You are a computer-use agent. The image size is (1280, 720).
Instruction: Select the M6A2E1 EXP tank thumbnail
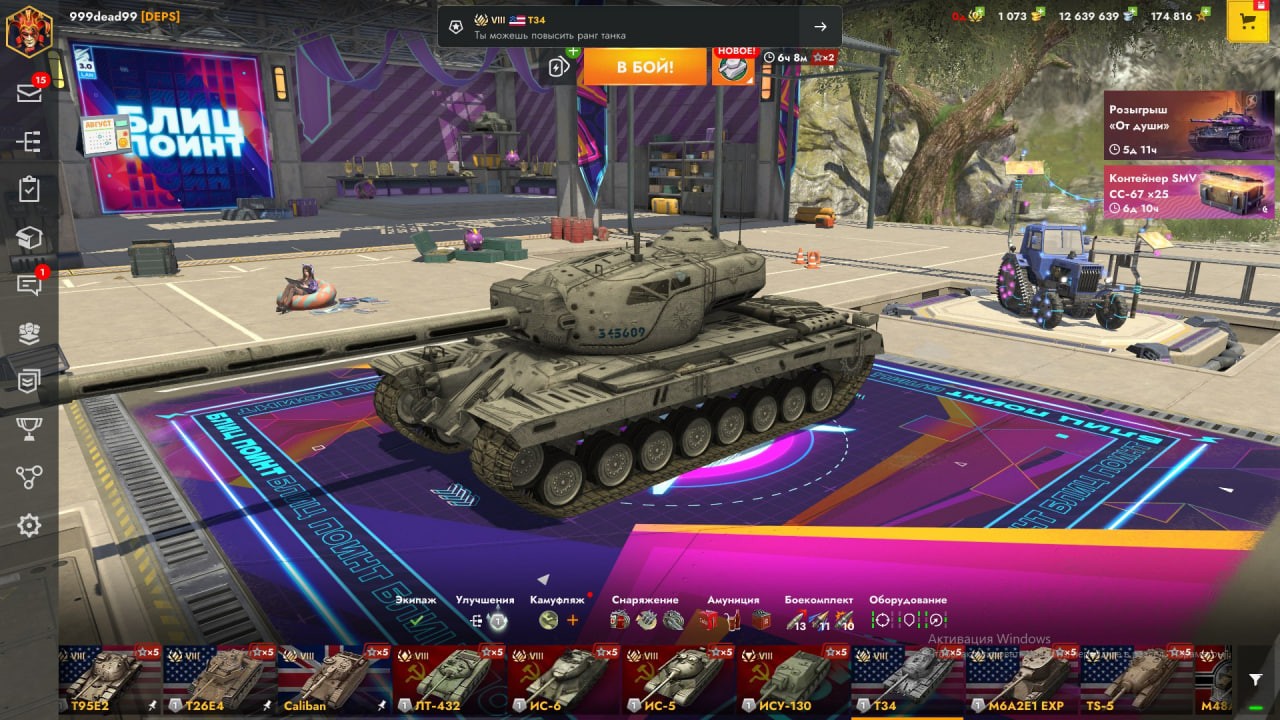click(x=1023, y=679)
